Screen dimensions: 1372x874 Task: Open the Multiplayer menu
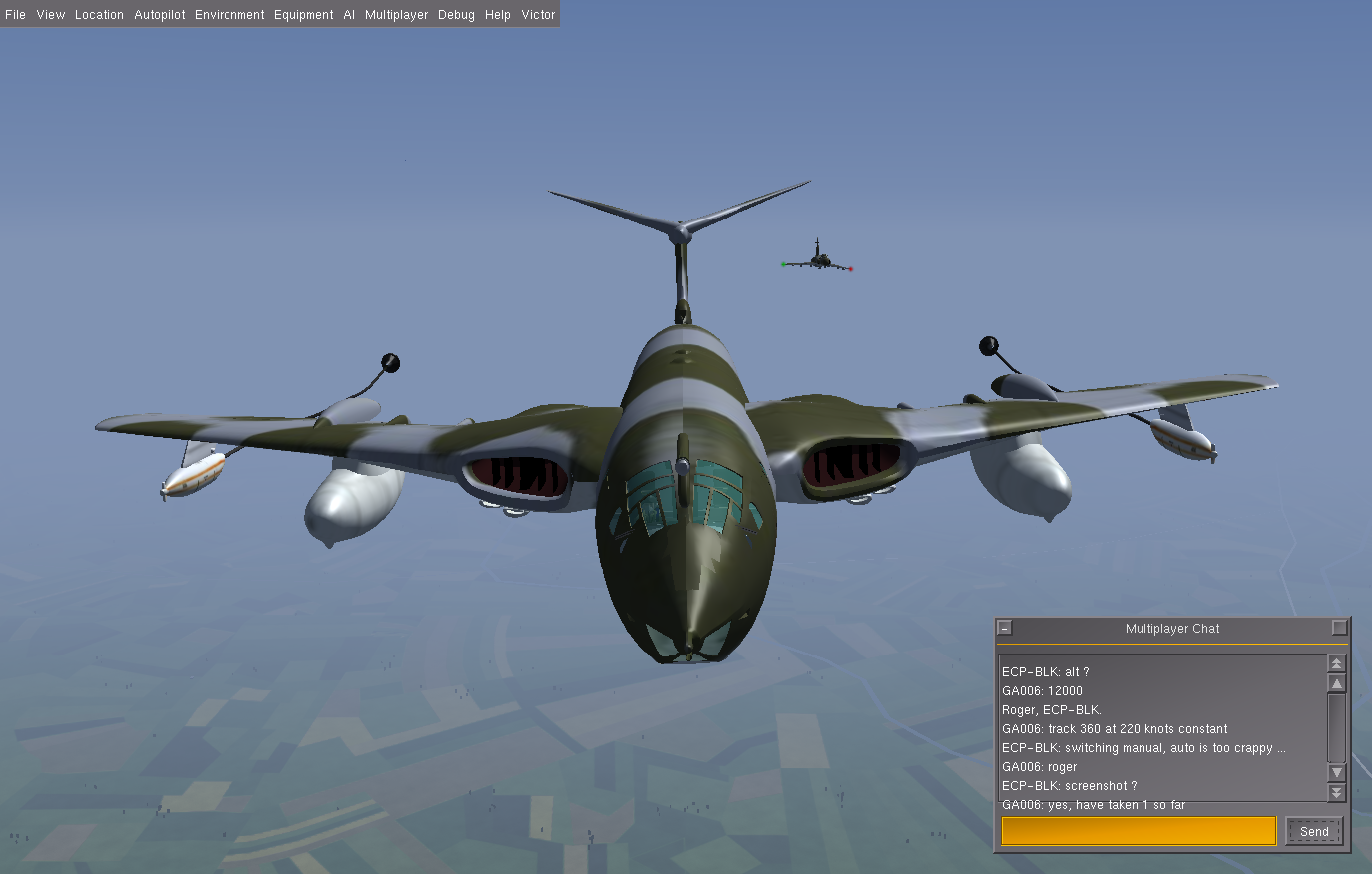click(396, 15)
